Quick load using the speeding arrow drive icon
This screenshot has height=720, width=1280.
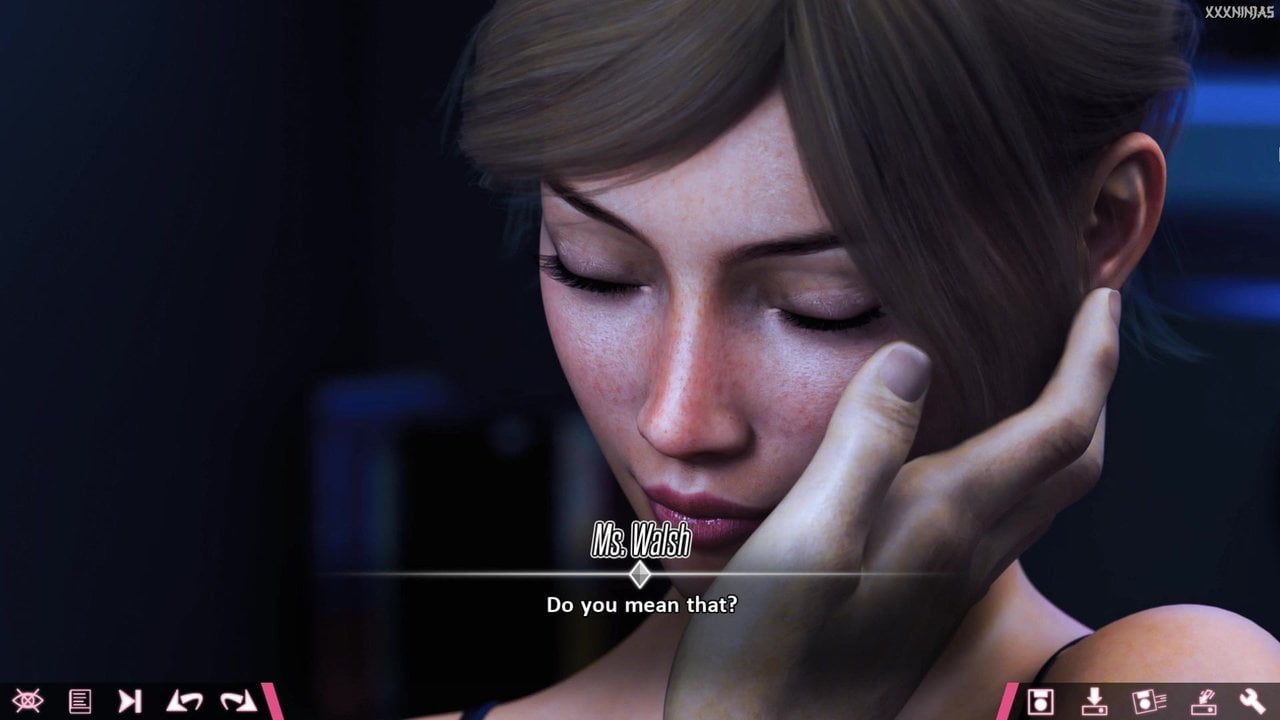coord(1202,701)
